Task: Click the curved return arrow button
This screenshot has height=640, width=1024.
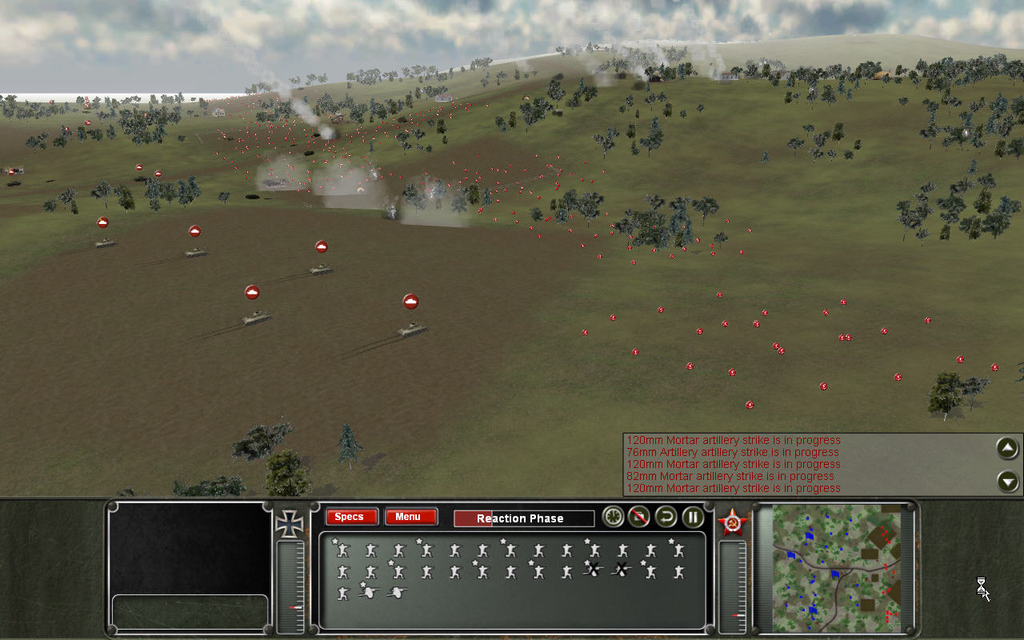Action: (666, 517)
